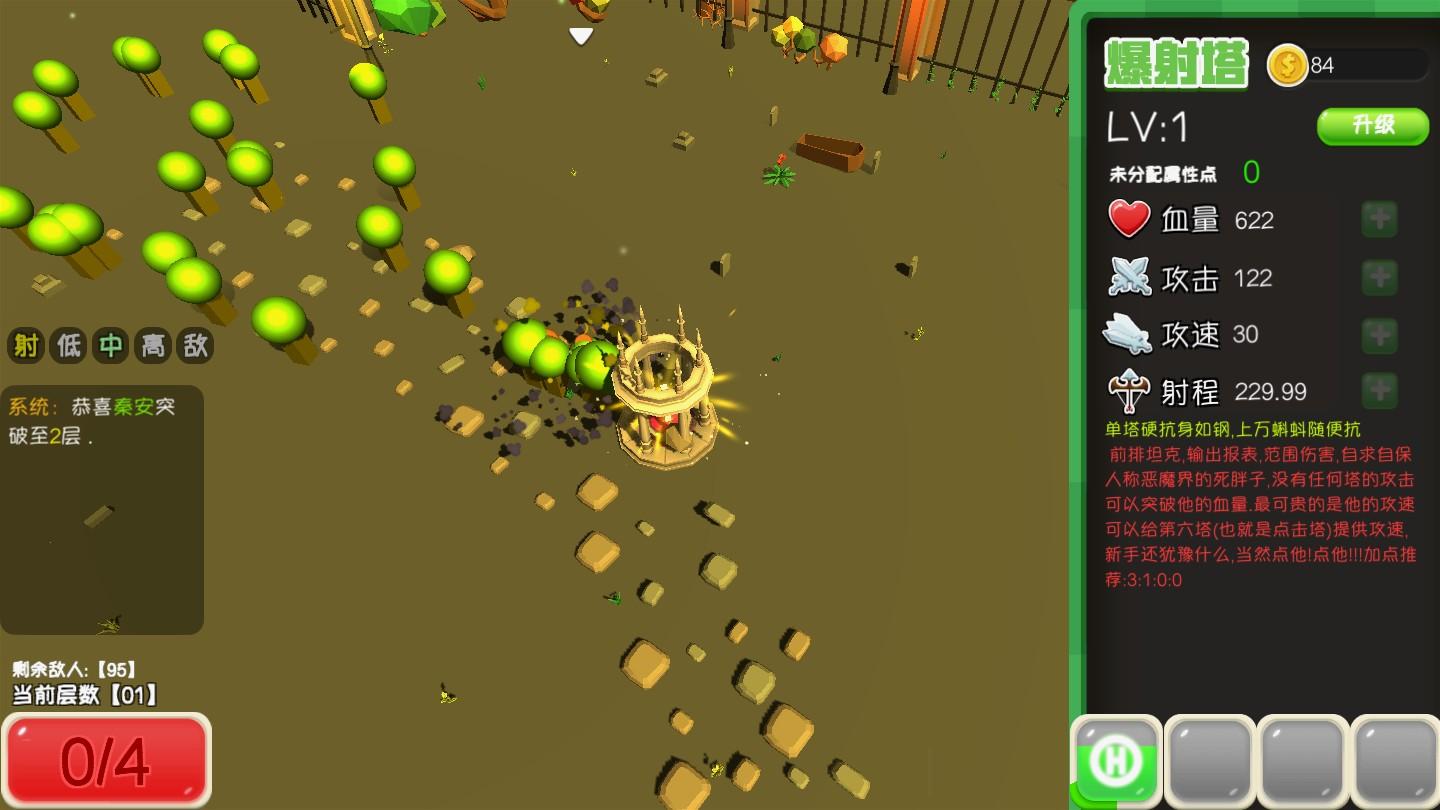Screen dimensions: 1440x810
Task: Activate the green H skill slot
Action: click(1116, 762)
